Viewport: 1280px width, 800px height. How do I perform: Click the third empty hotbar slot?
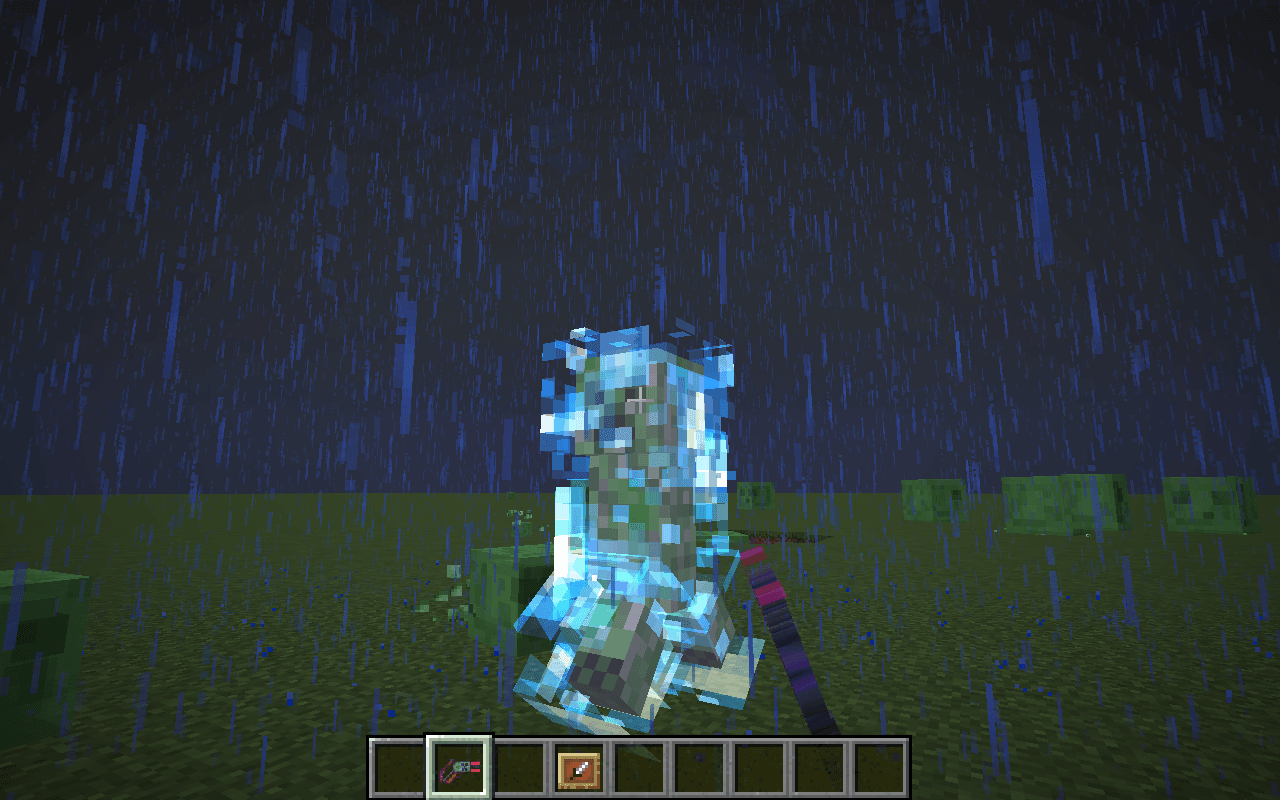pos(520,765)
